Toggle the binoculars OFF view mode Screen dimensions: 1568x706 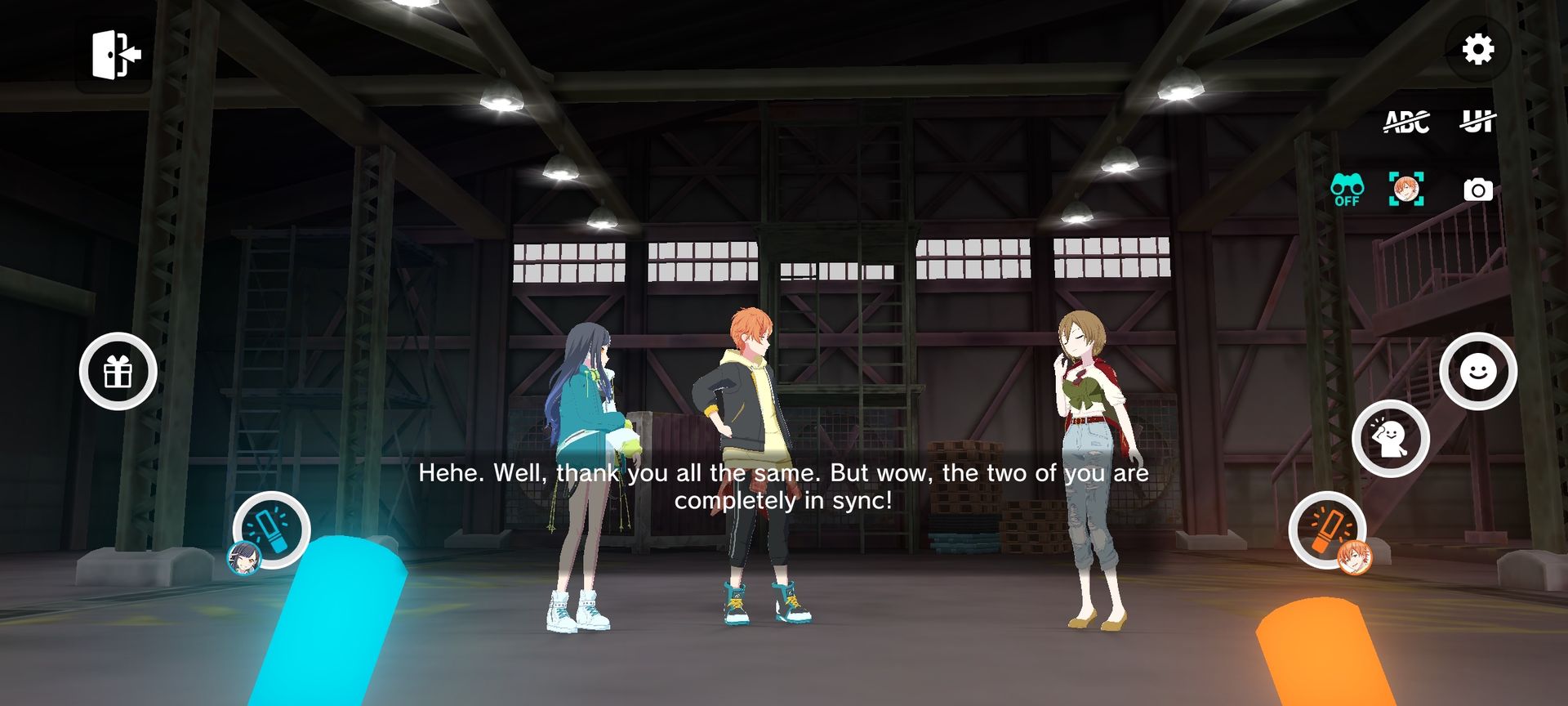(x=1347, y=190)
